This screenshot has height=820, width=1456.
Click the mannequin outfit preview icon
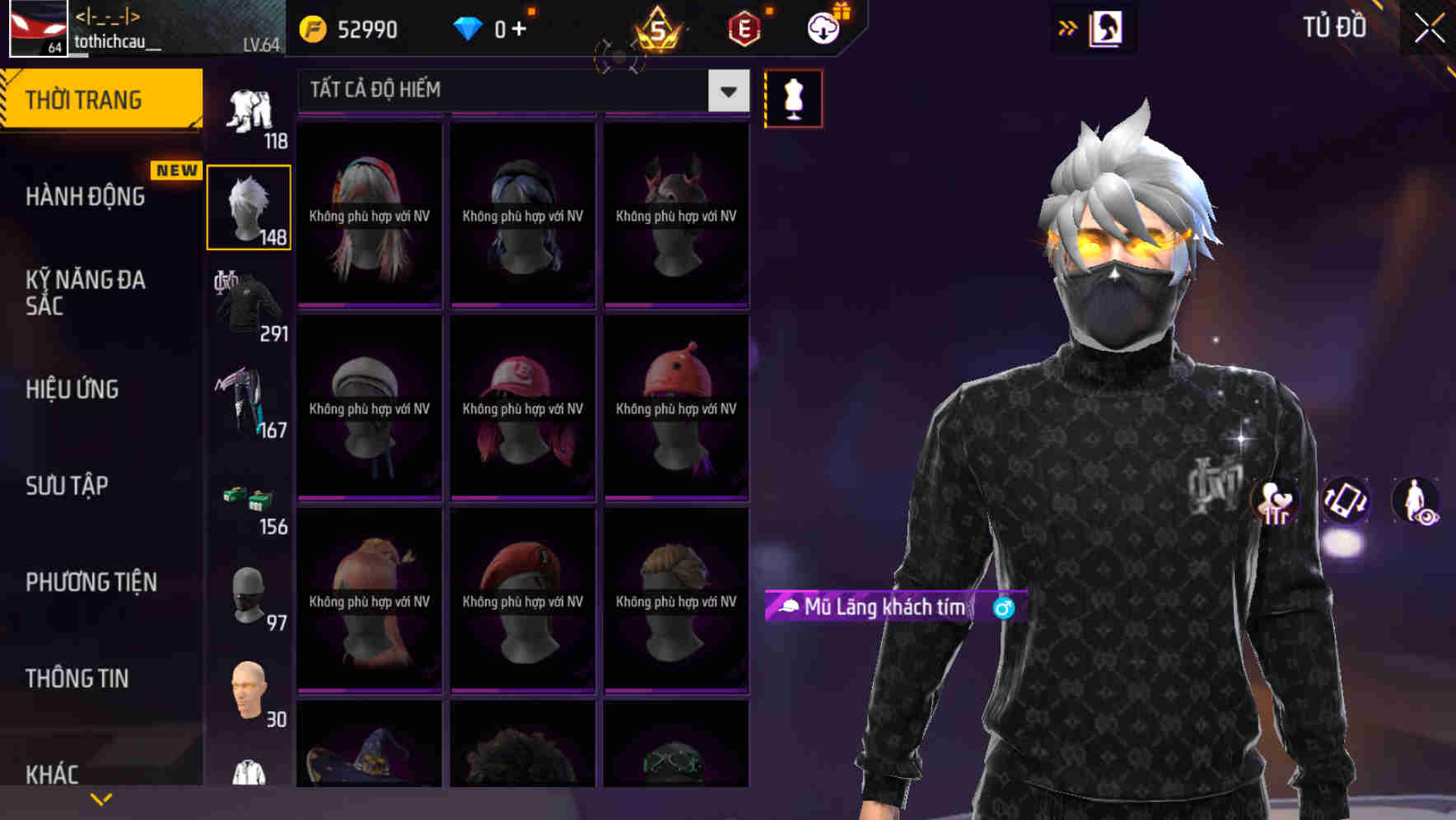(x=793, y=97)
